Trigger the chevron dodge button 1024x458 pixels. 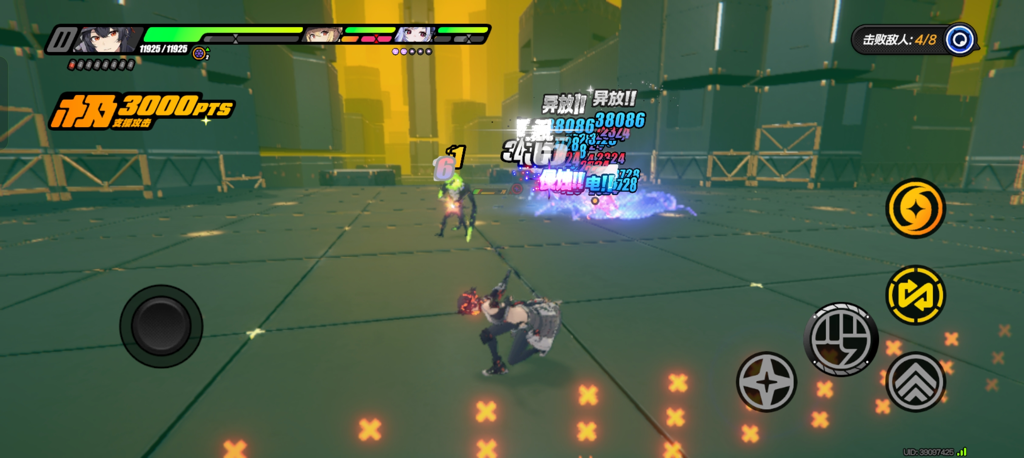(x=915, y=380)
